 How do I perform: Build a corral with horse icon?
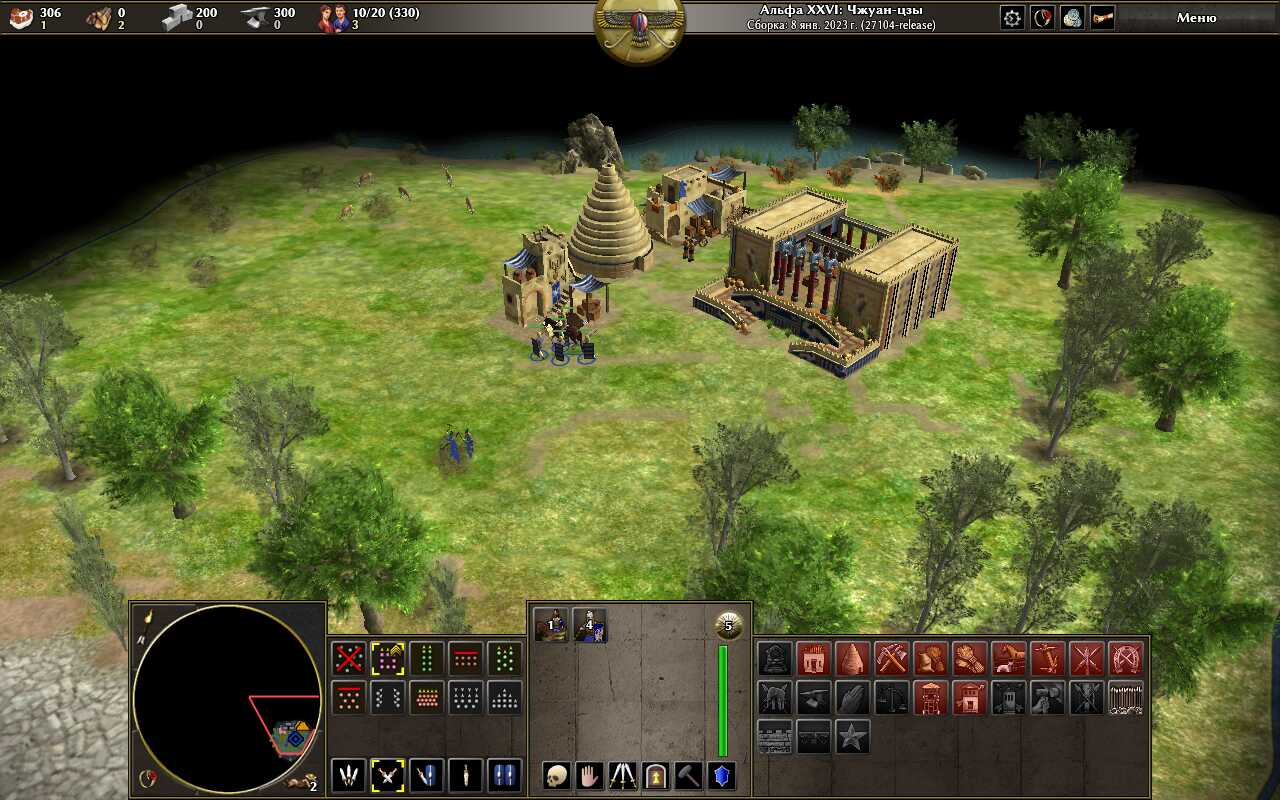[x=1008, y=658]
